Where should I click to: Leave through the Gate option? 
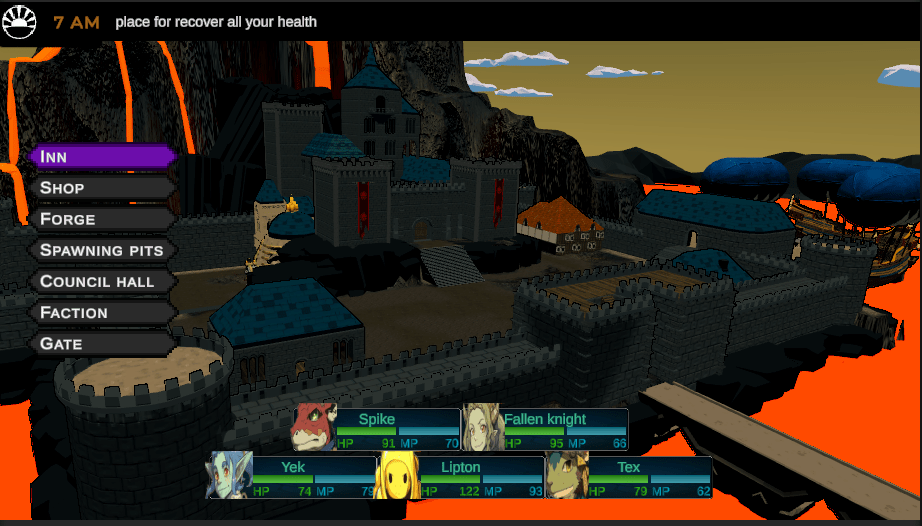pyautogui.click(x=103, y=343)
